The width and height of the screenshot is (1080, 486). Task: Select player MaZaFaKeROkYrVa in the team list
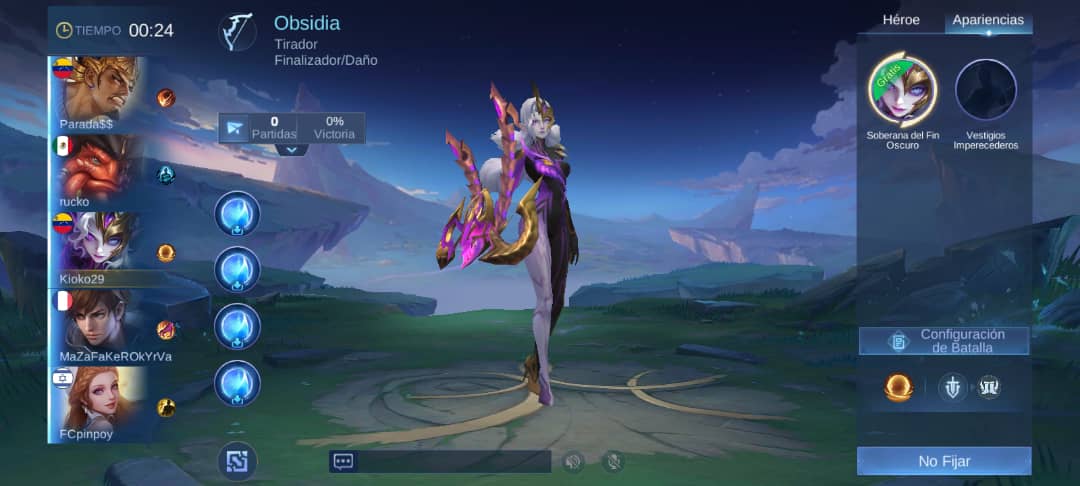pos(98,326)
